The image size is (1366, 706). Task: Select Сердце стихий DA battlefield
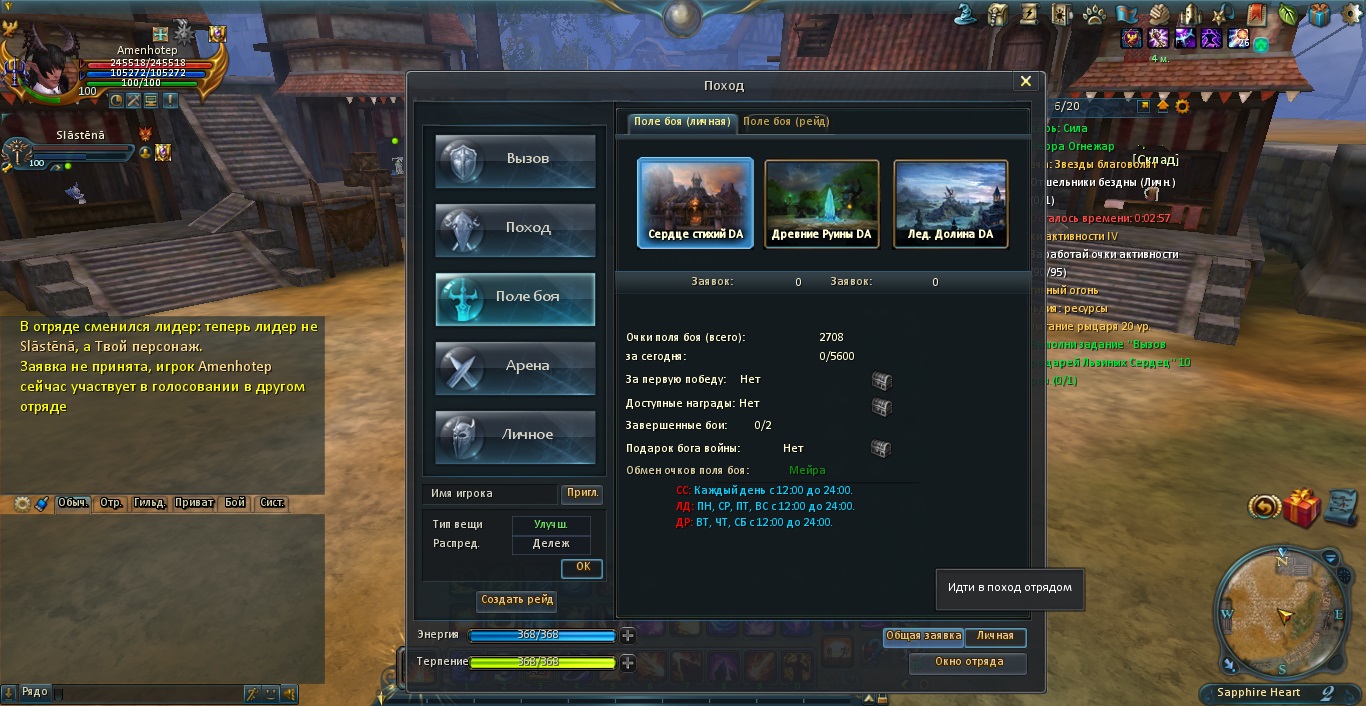pyautogui.click(x=695, y=203)
